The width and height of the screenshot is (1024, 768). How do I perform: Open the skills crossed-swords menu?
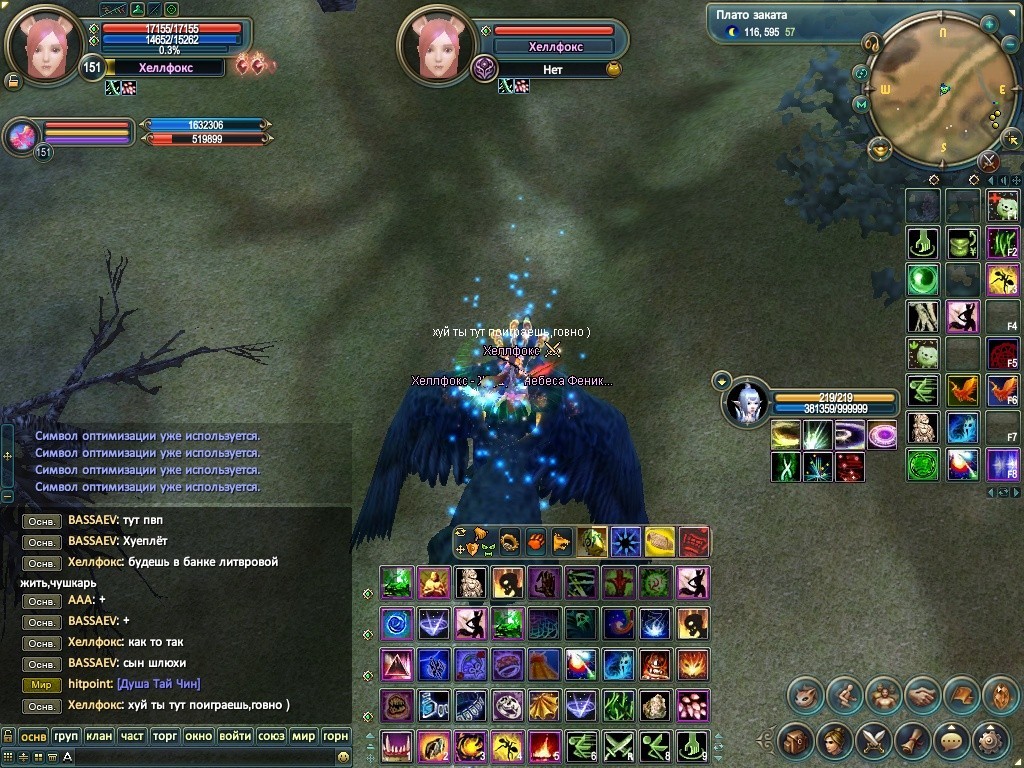873,741
